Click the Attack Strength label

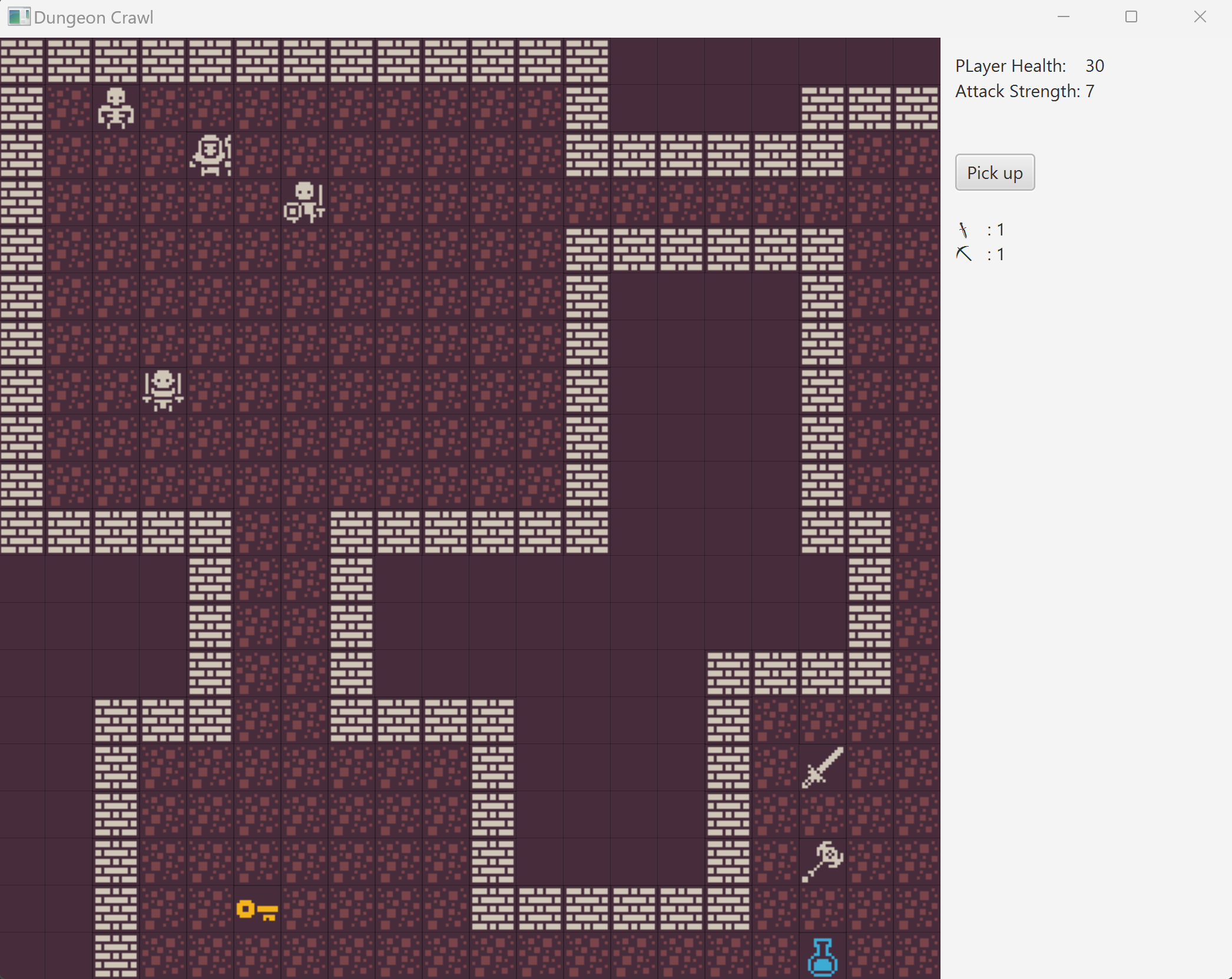tap(1017, 91)
